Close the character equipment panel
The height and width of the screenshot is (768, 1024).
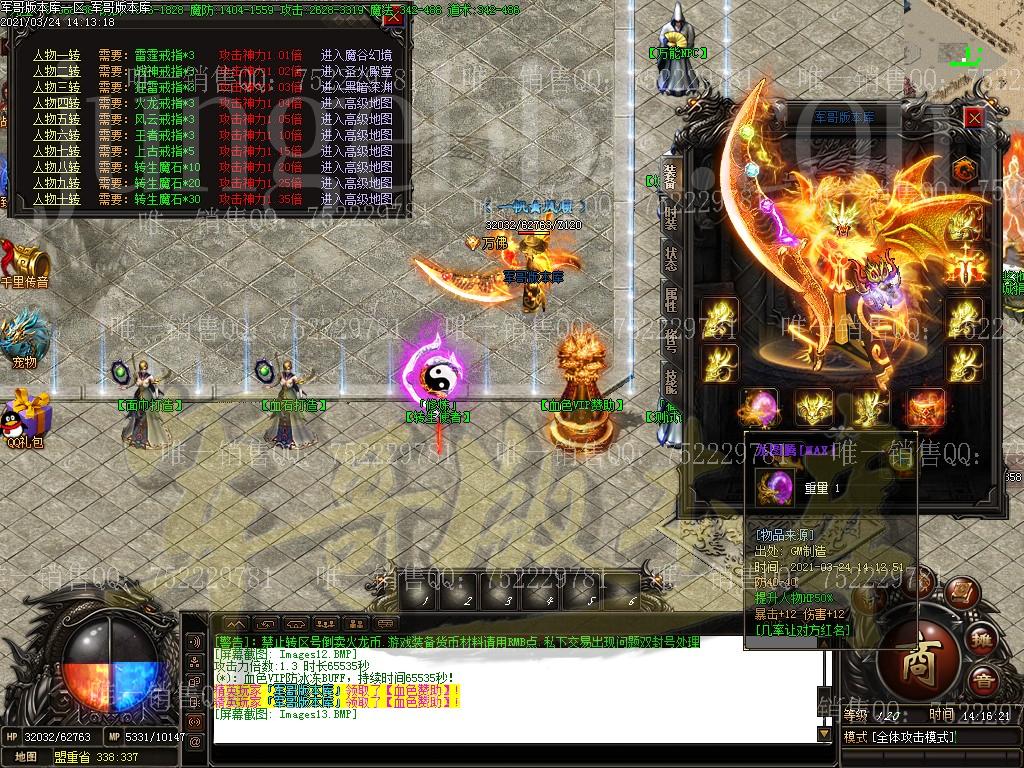974,117
